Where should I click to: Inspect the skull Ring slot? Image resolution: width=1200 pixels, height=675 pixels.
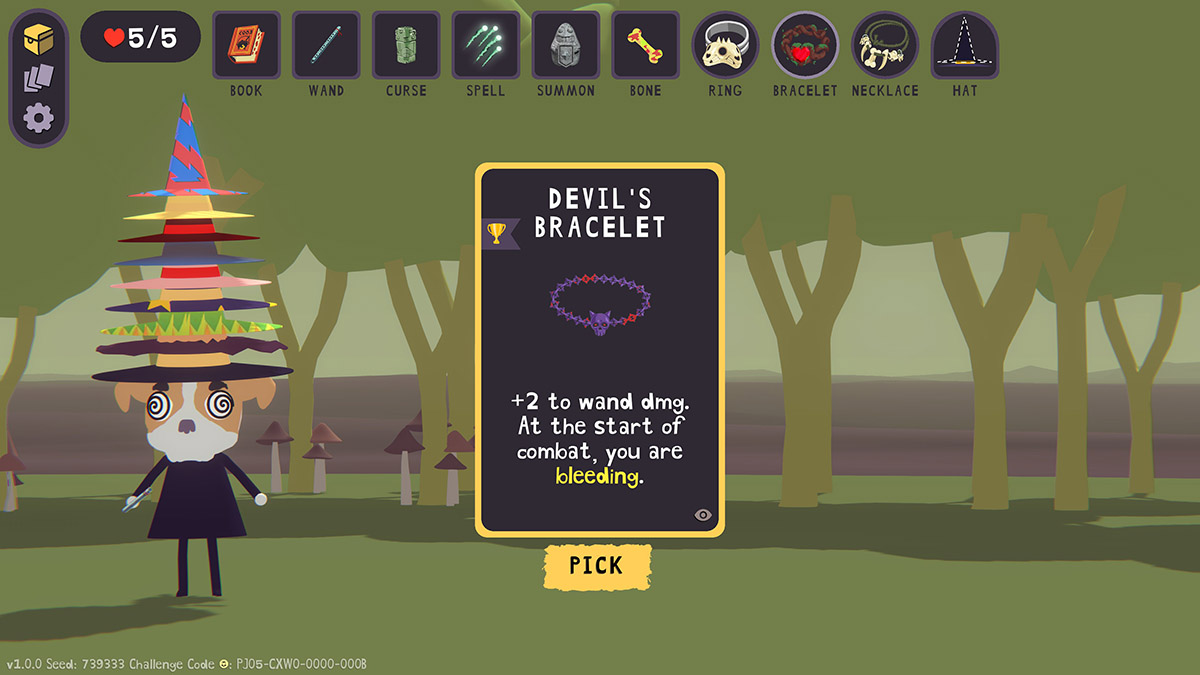click(x=725, y=45)
